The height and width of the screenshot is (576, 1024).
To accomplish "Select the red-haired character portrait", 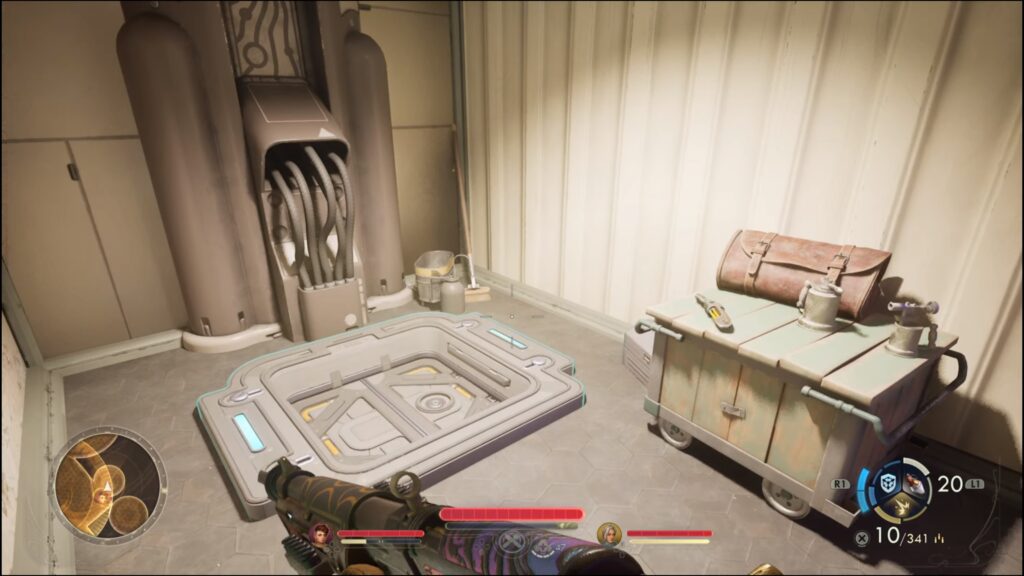I will click(322, 532).
